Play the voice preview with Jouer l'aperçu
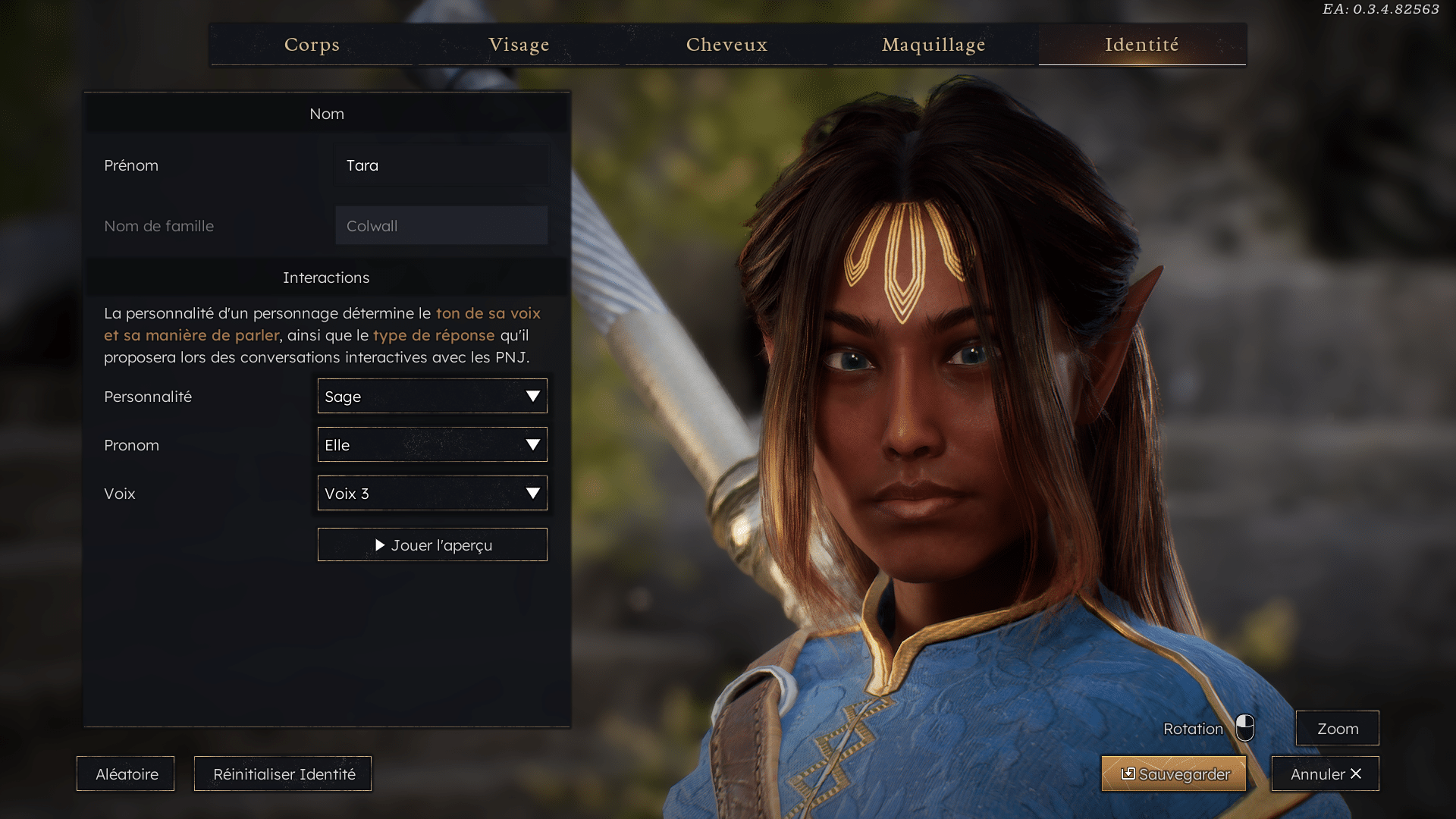 pyautogui.click(x=431, y=545)
